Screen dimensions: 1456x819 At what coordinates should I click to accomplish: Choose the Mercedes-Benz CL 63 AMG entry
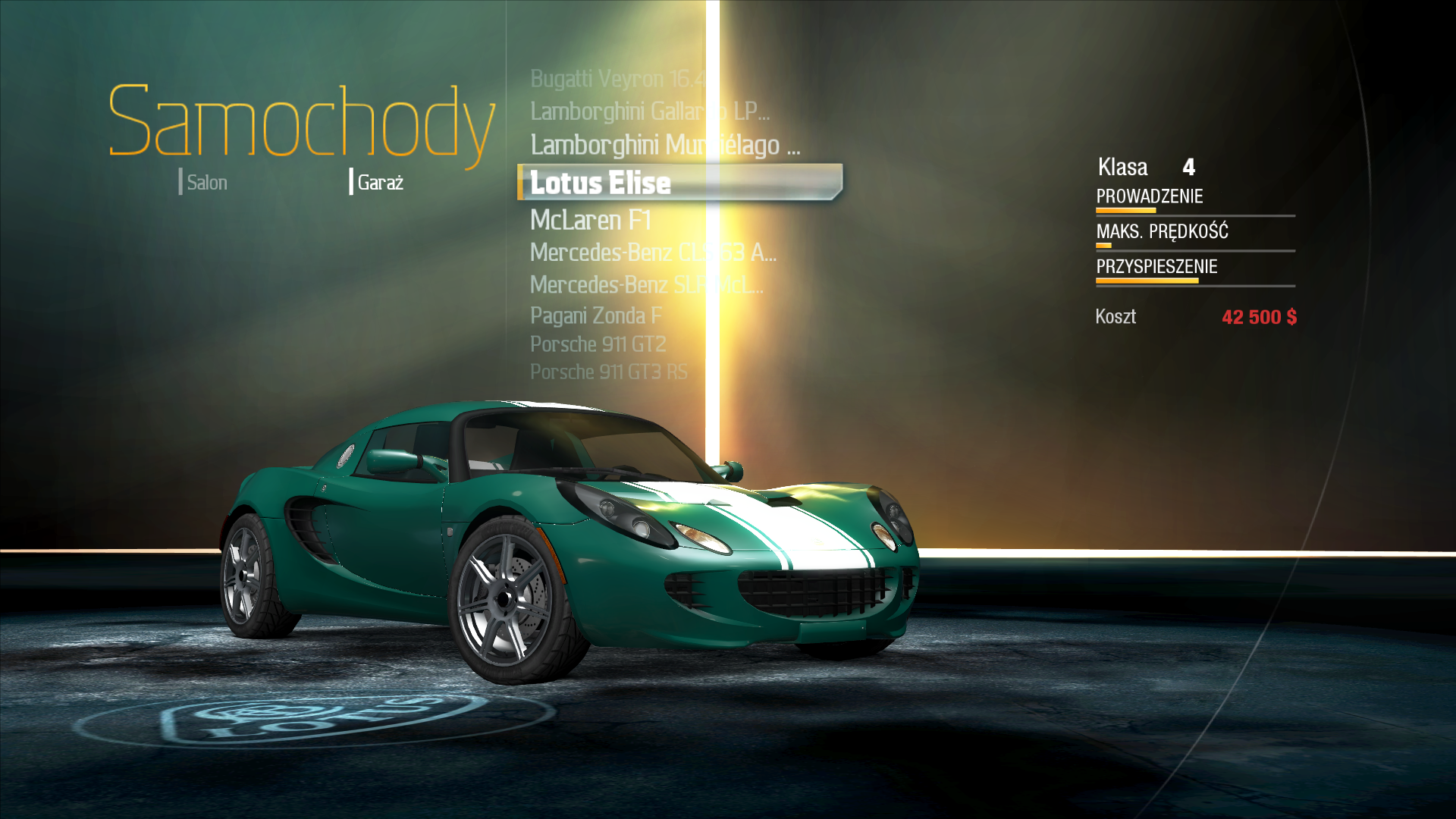[652, 253]
